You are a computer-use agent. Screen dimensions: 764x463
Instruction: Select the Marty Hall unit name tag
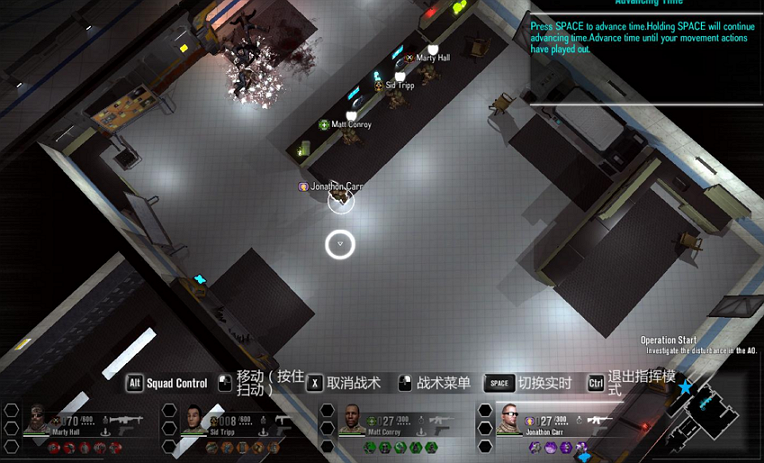(x=432, y=58)
